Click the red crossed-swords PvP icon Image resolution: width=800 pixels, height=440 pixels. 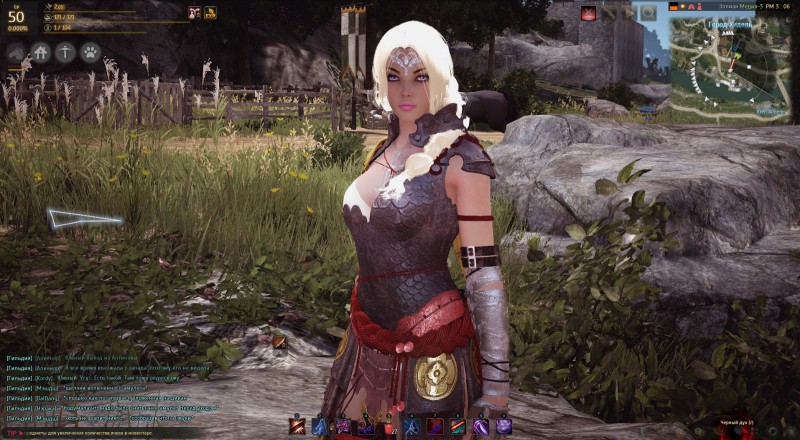588,12
